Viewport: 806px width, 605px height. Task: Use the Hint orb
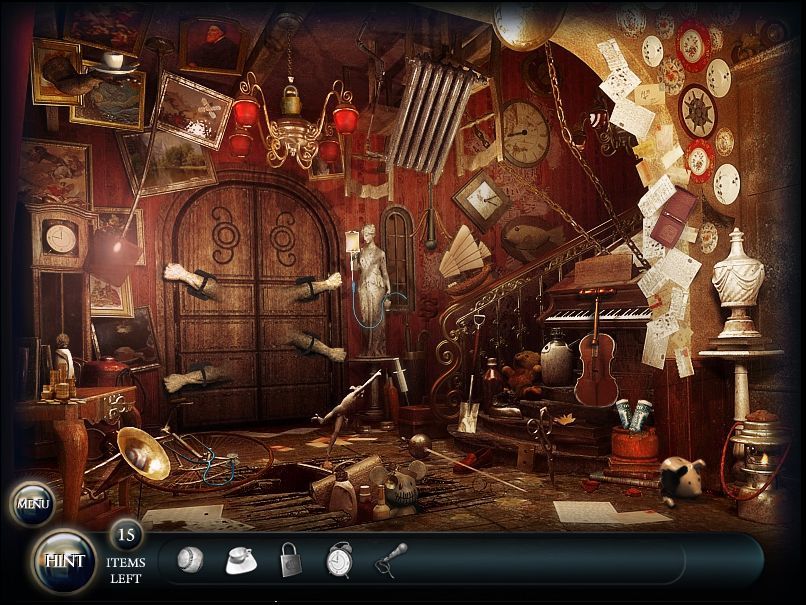64,560
